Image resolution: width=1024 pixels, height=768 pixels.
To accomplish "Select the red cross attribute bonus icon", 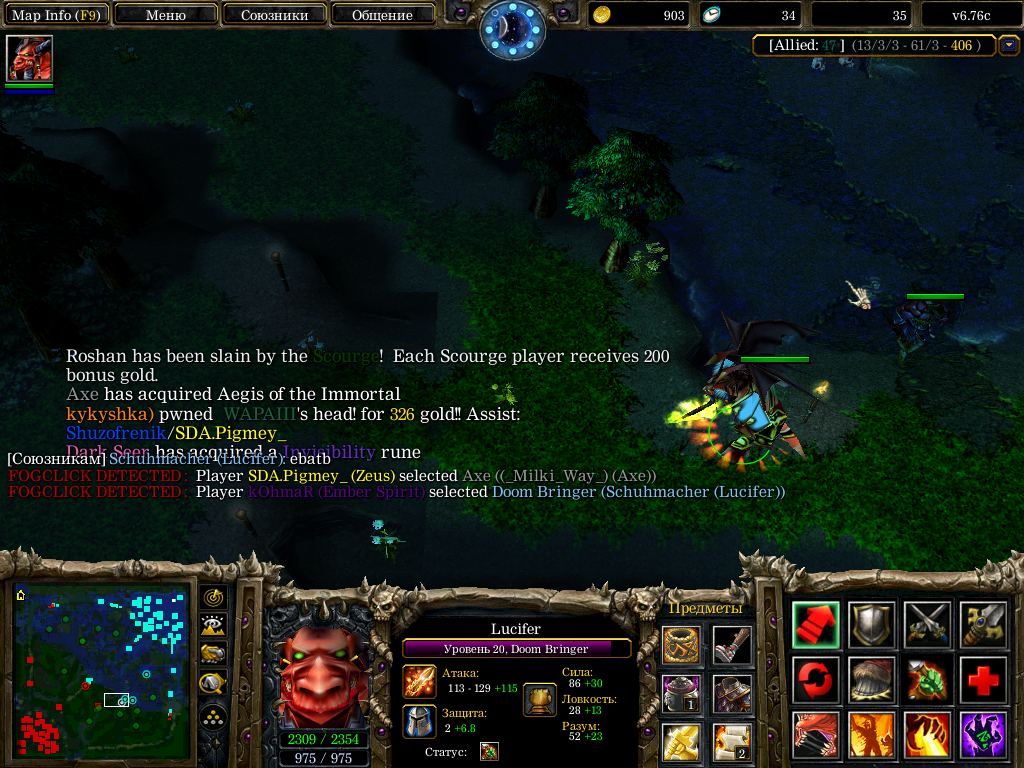I will coord(983,681).
